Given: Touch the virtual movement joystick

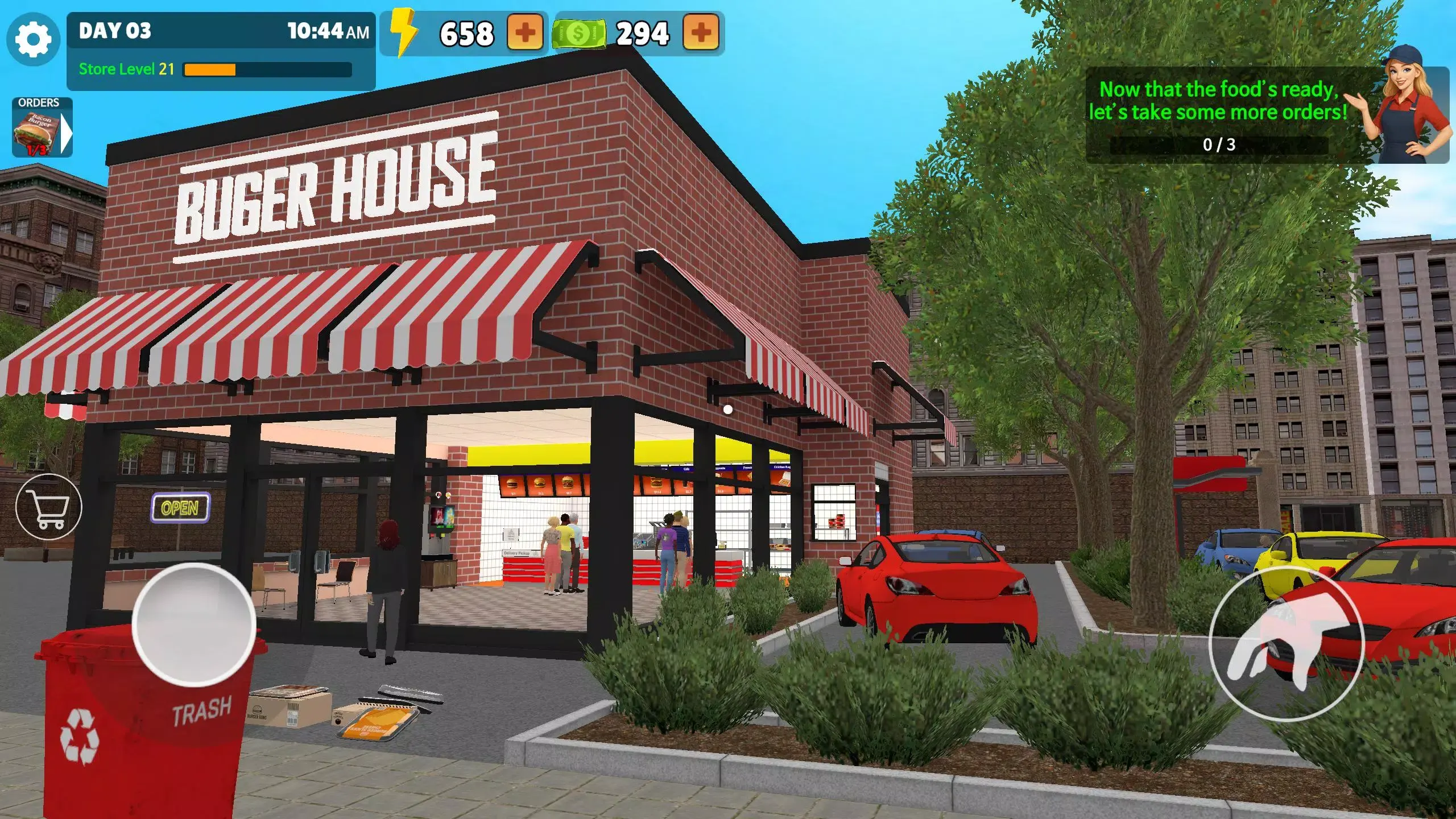Looking at the screenshot, I should point(194,624).
